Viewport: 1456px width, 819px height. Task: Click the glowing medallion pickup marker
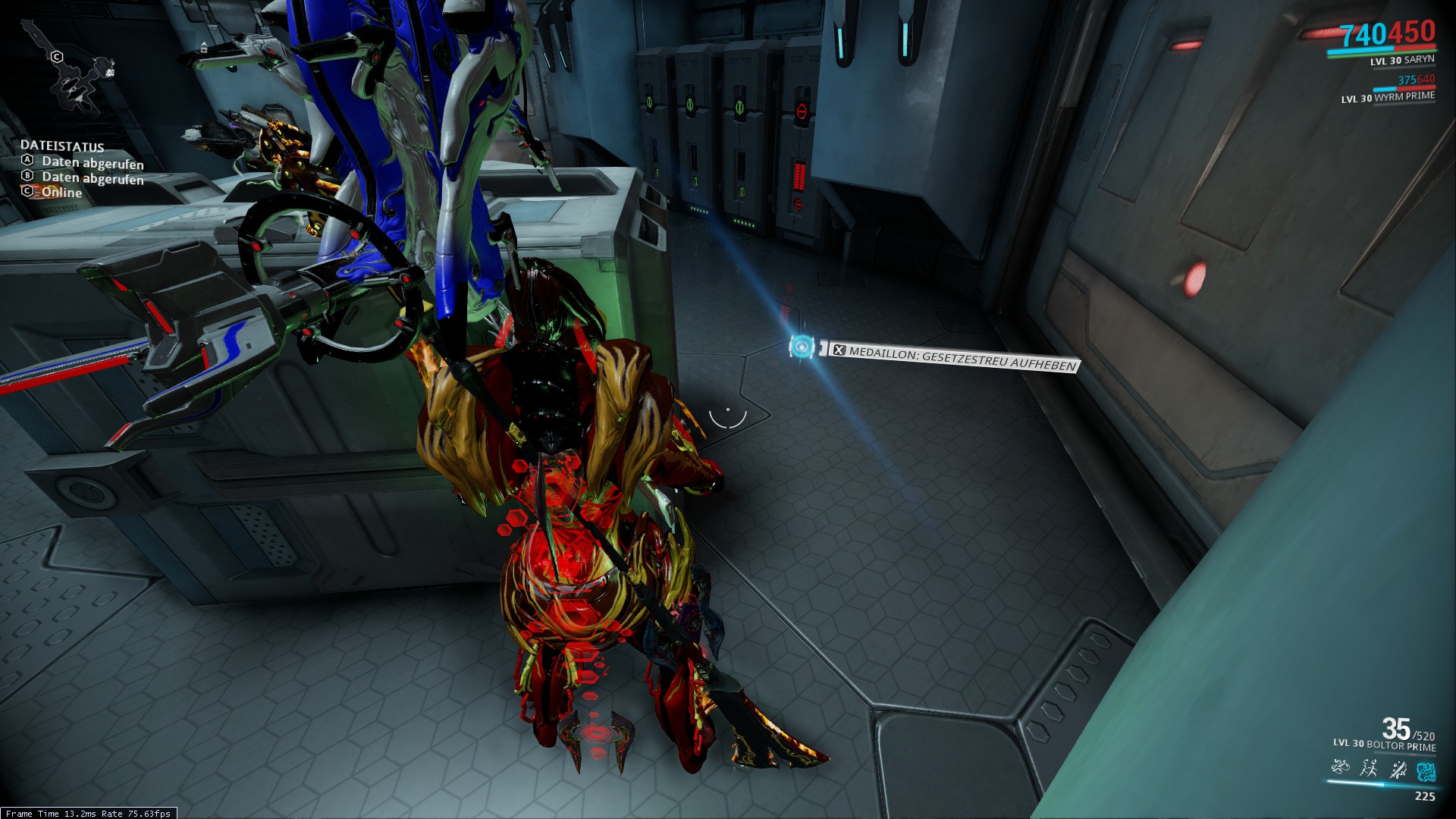(x=802, y=346)
